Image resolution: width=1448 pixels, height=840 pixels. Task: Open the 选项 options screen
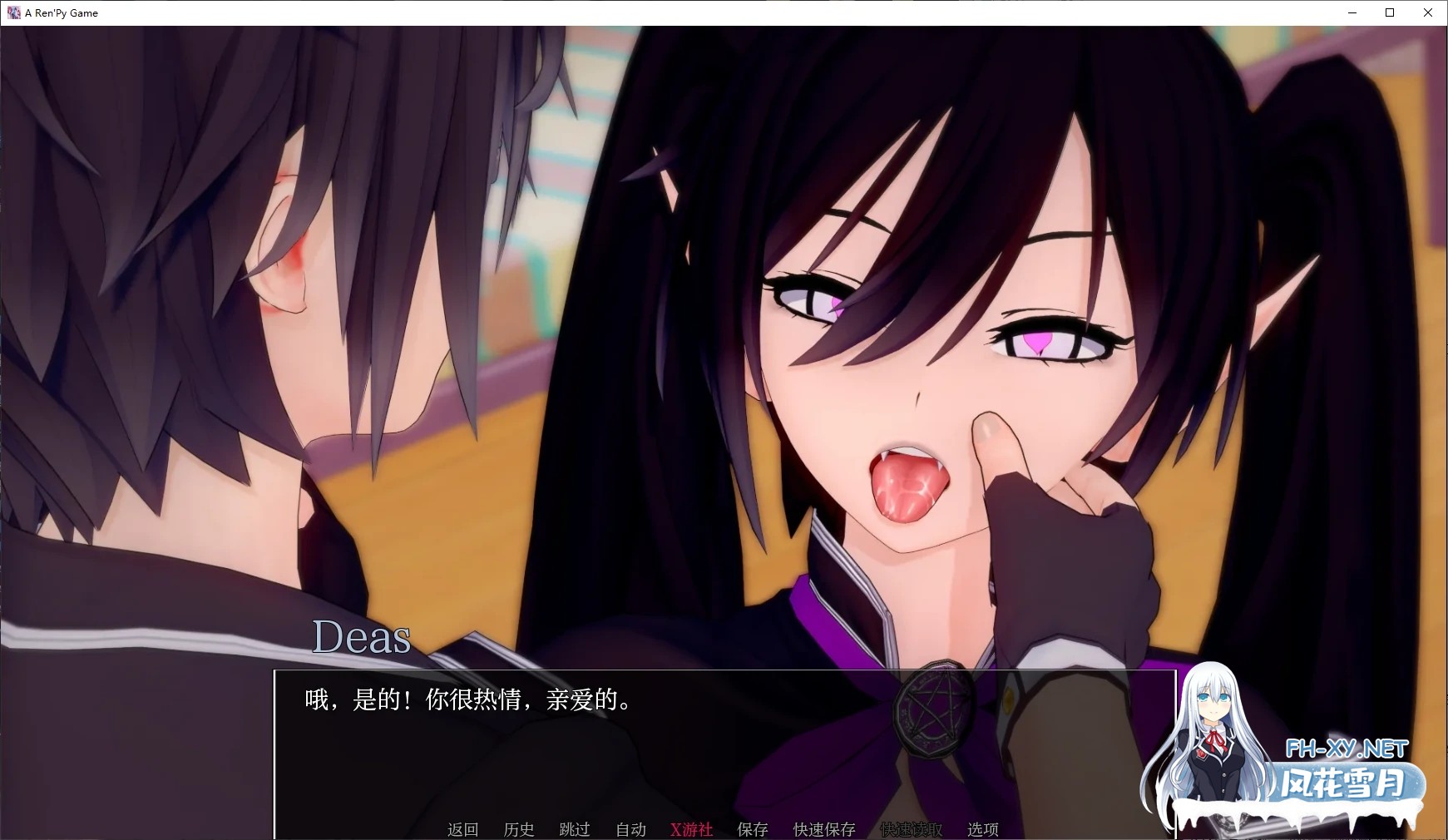982,829
